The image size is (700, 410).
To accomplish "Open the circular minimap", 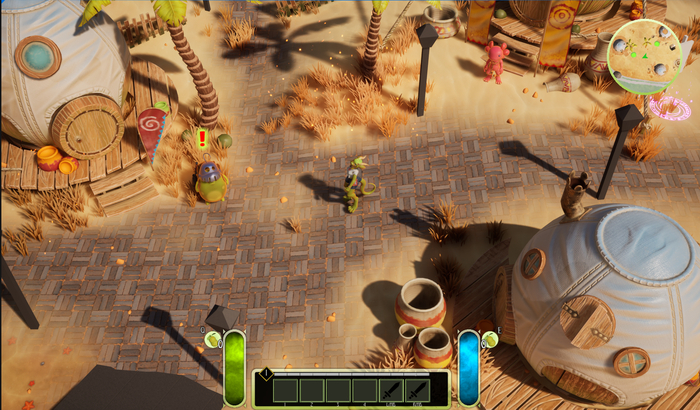I will pyautogui.click(x=644, y=56).
